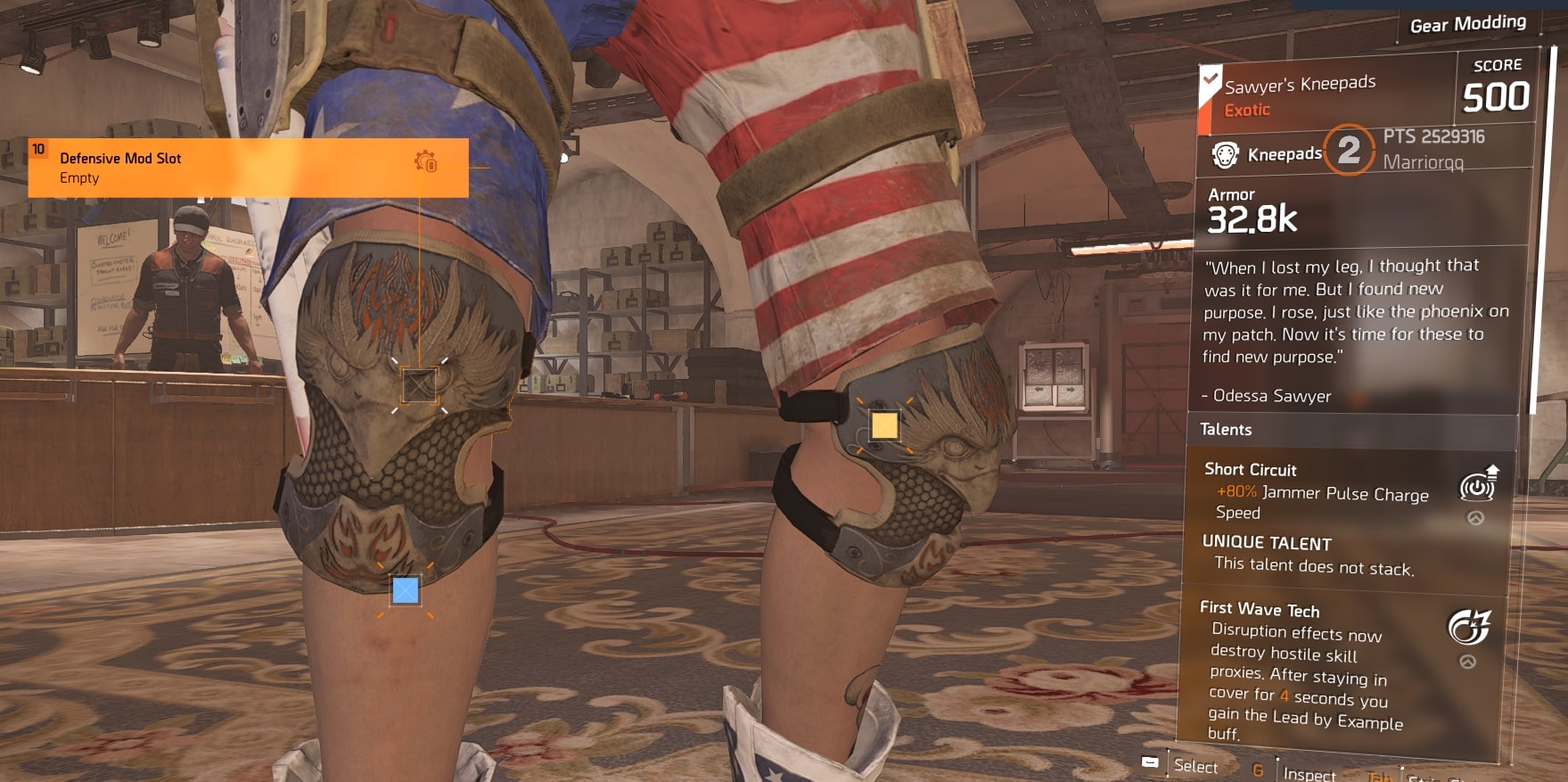Click the orange 2 badge beside Kneepads
Viewport: 1568px width, 782px height.
[x=1350, y=152]
